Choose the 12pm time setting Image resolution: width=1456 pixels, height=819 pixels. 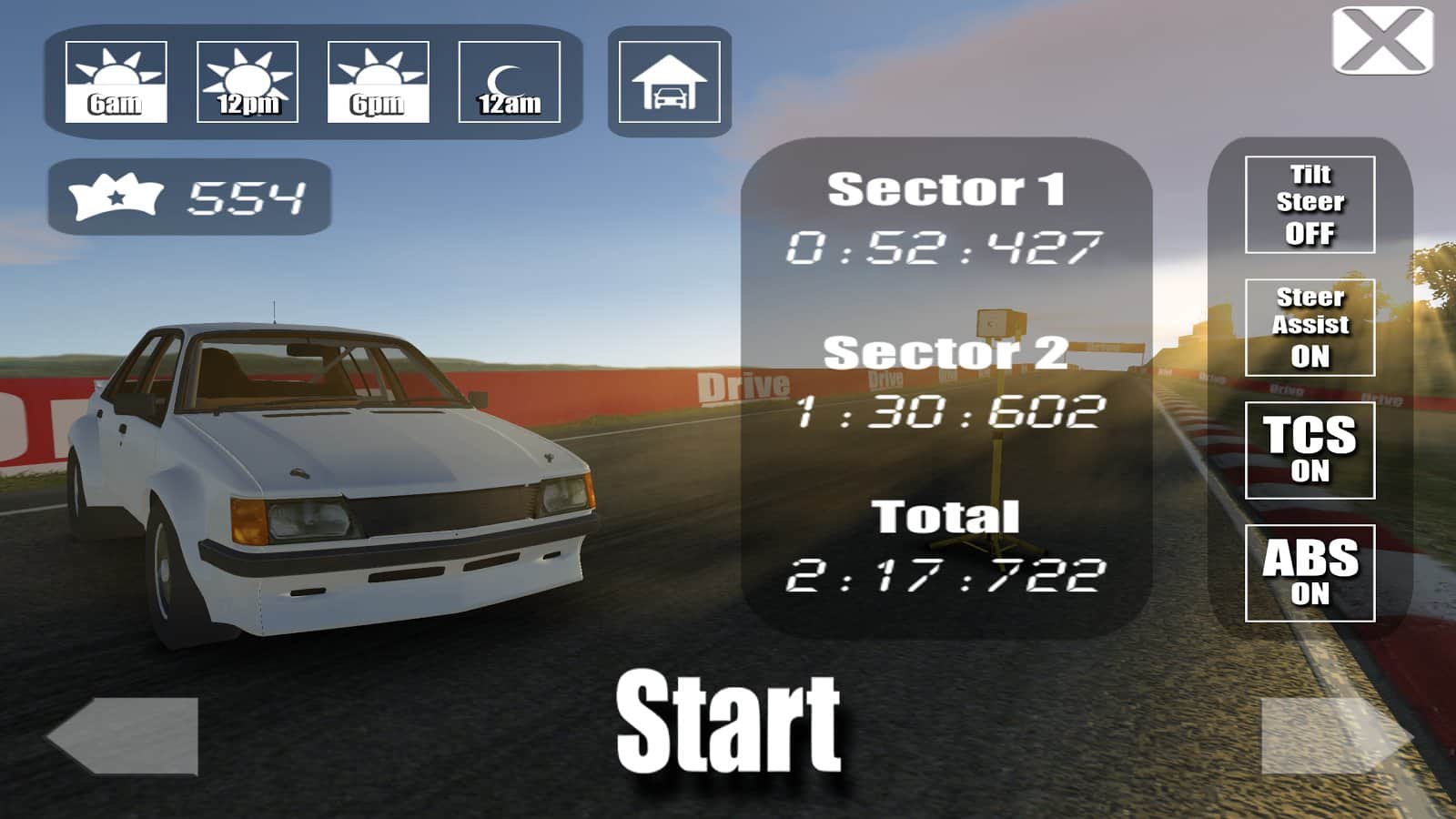pos(247,82)
